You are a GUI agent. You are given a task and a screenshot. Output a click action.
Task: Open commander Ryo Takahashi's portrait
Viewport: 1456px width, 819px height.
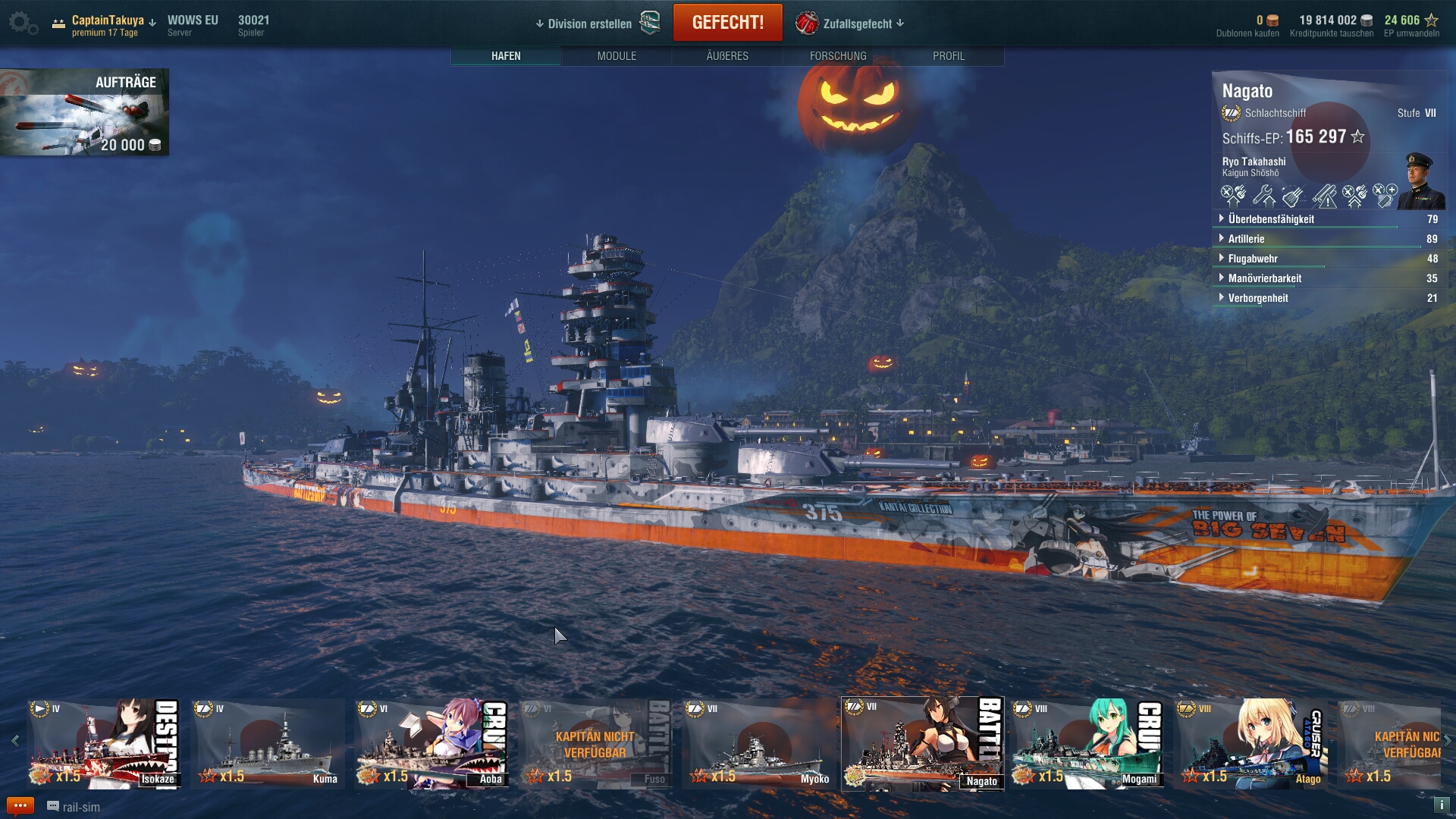(1420, 180)
